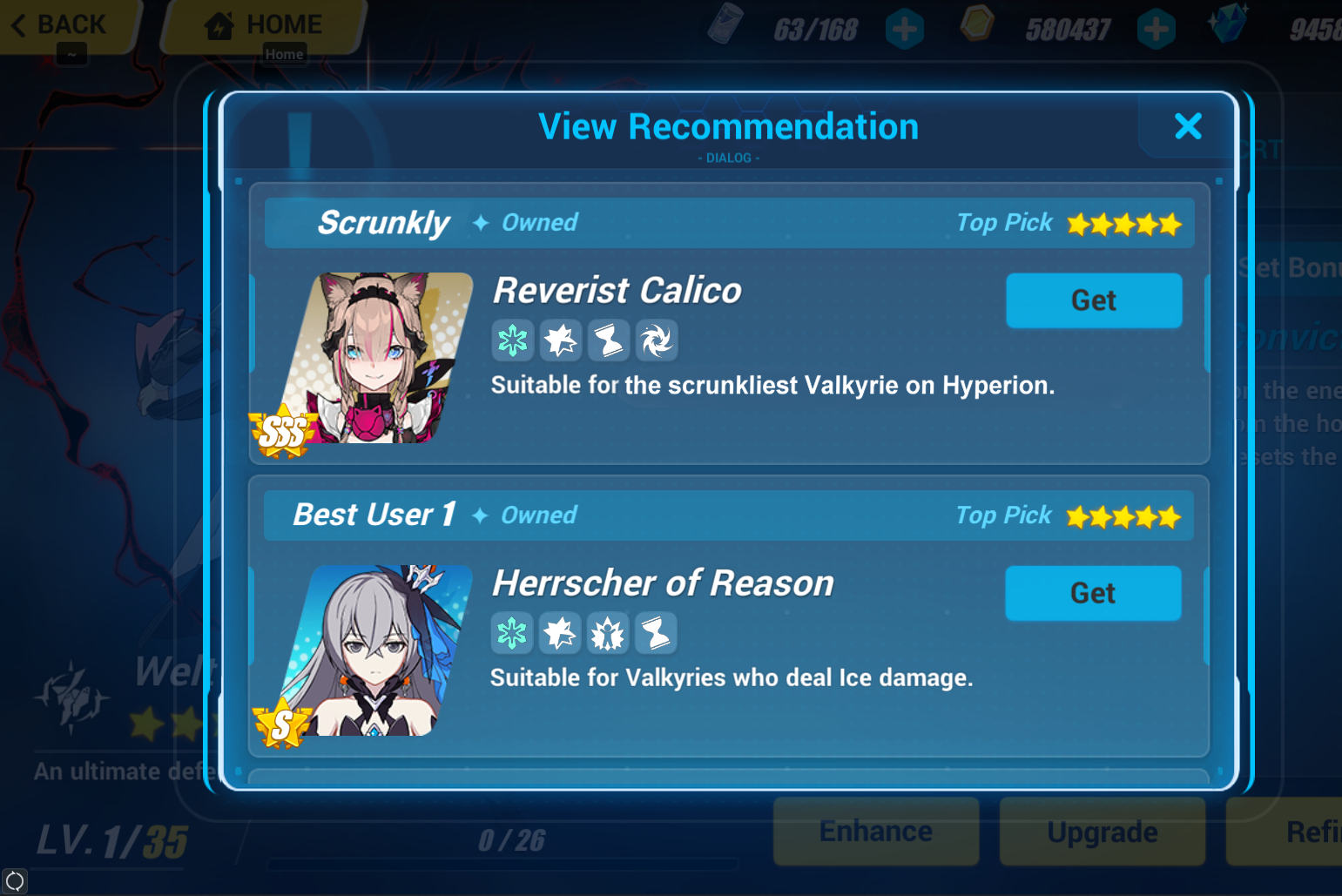
Task: Click the Upgrade button at the bottom
Action: [1102, 831]
